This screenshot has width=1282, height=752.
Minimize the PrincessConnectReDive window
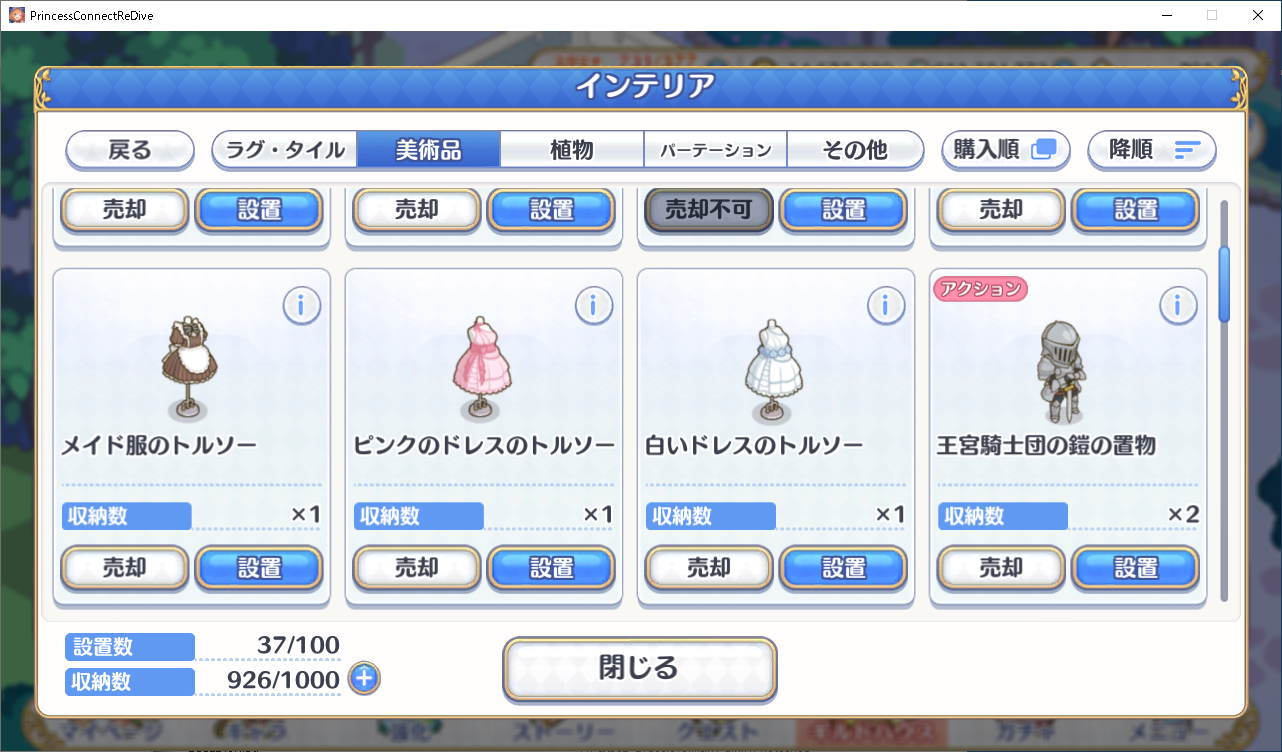(x=1166, y=15)
